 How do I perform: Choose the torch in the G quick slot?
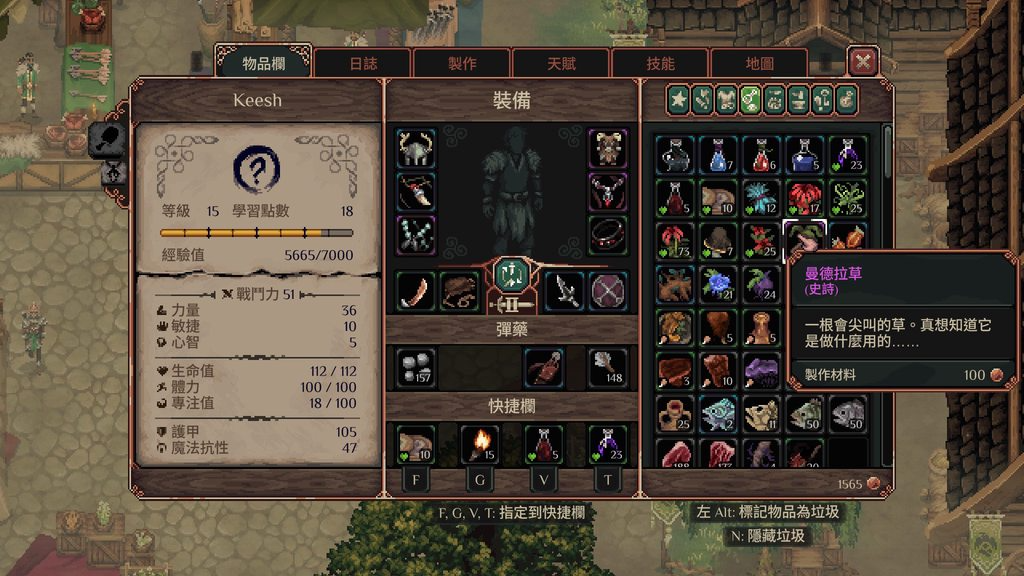click(480, 443)
